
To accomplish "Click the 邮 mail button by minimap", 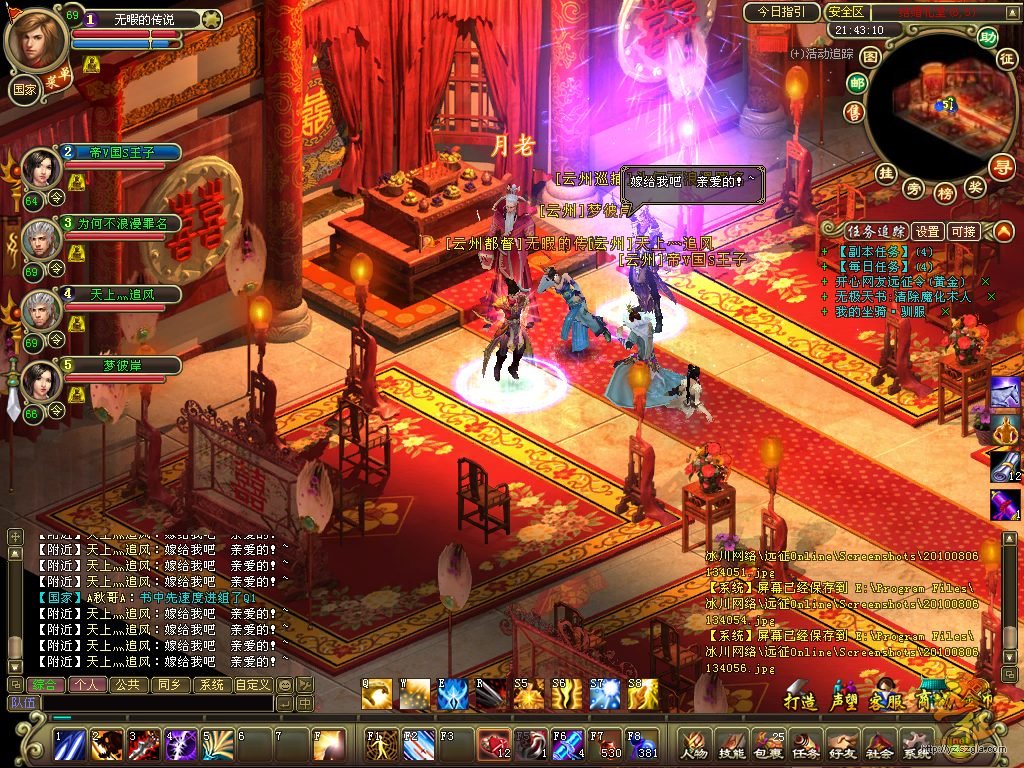I will (x=856, y=84).
